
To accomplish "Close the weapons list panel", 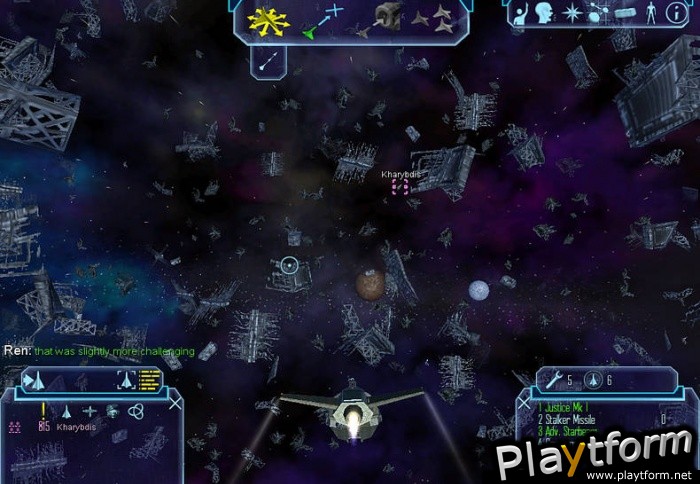I will point(526,402).
